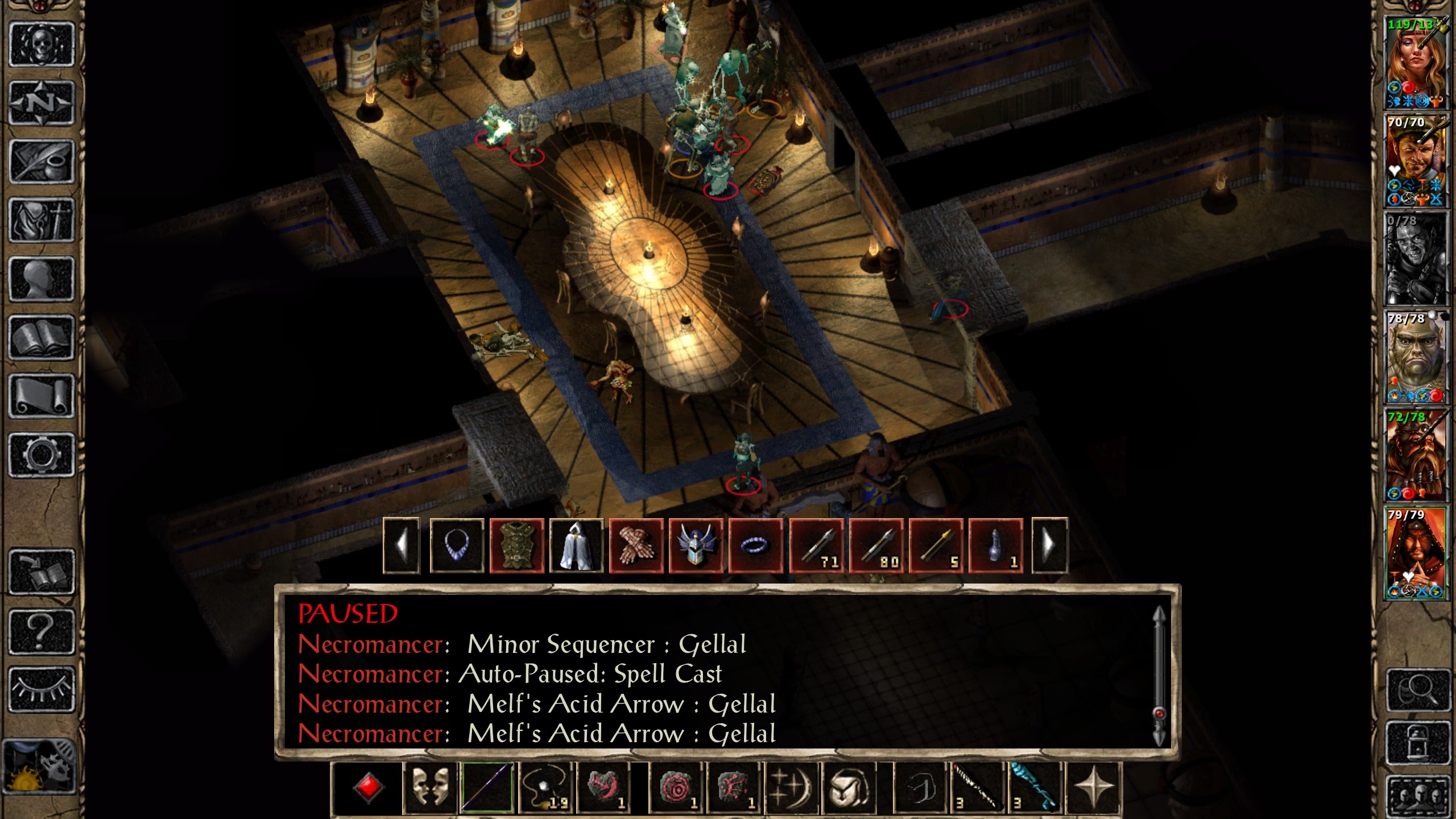Use the potion flask with quantity 1

tap(995, 545)
